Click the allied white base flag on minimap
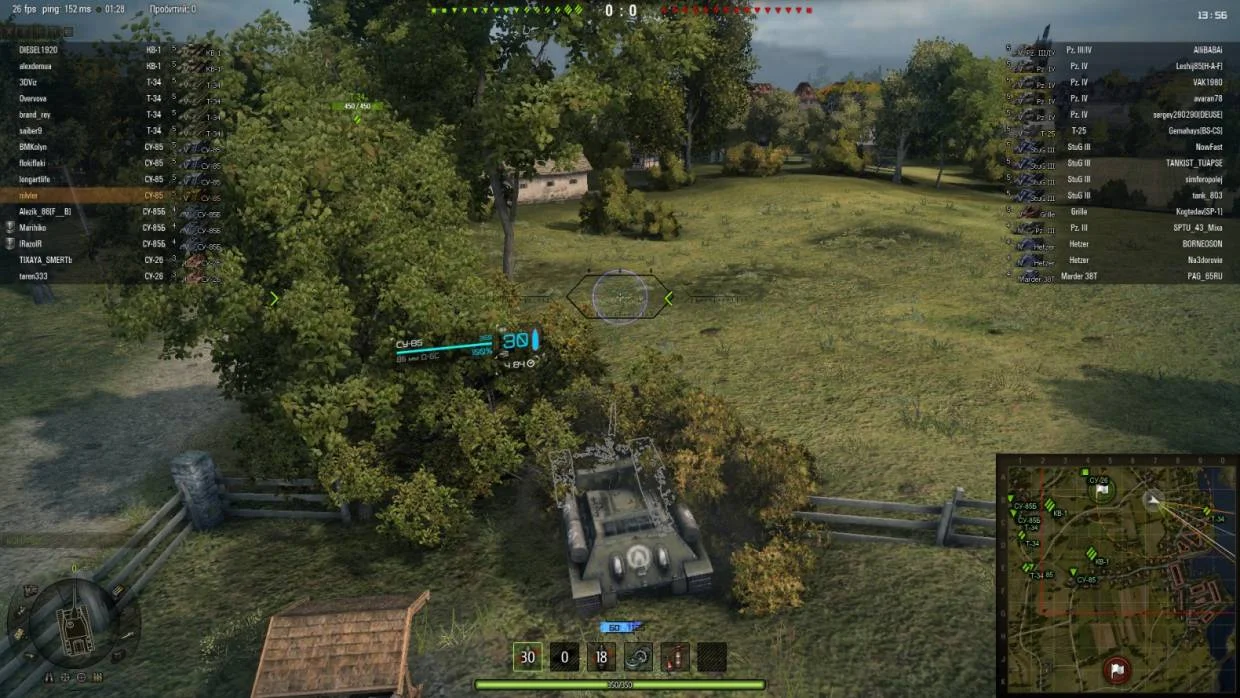Viewport: 1240px width, 698px height. (1101, 491)
